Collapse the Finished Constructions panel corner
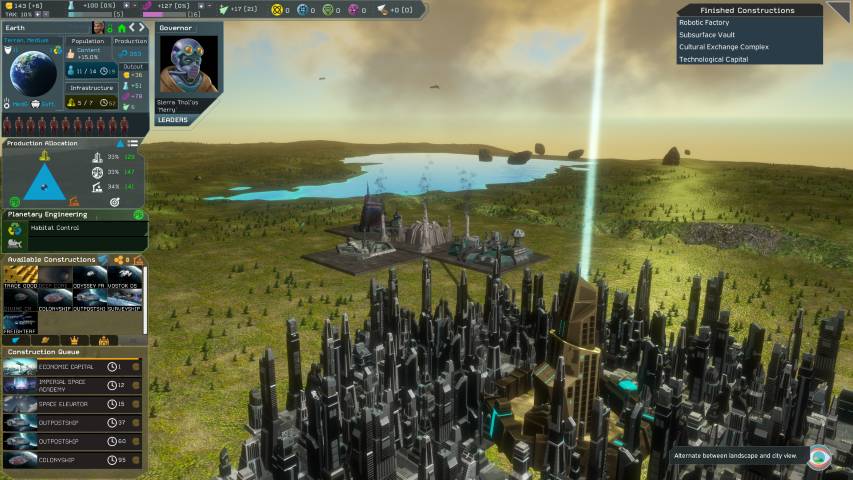This screenshot has height=480, width=853. coord(839,10)
